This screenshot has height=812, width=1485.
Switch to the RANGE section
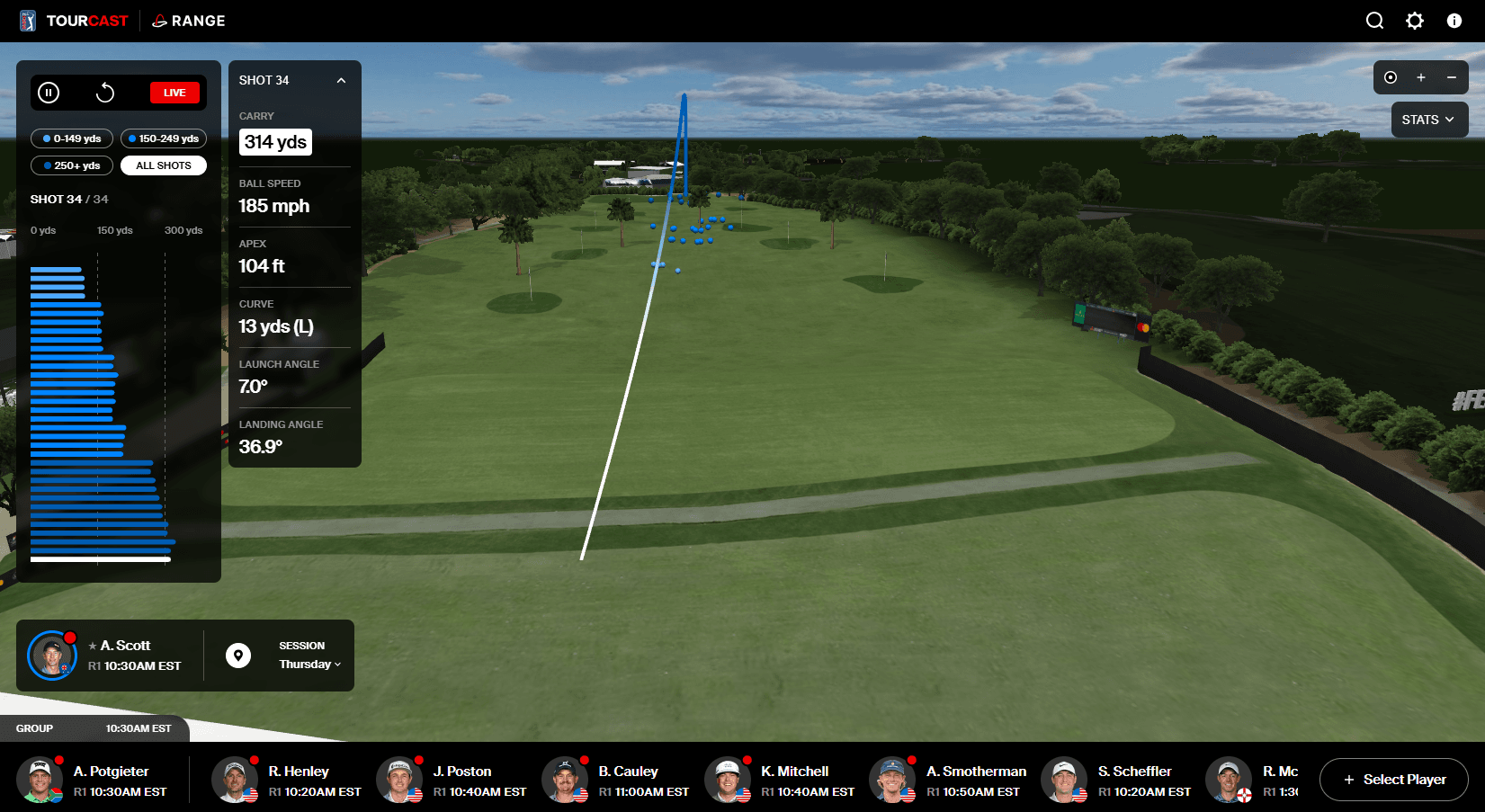(188, 20)
